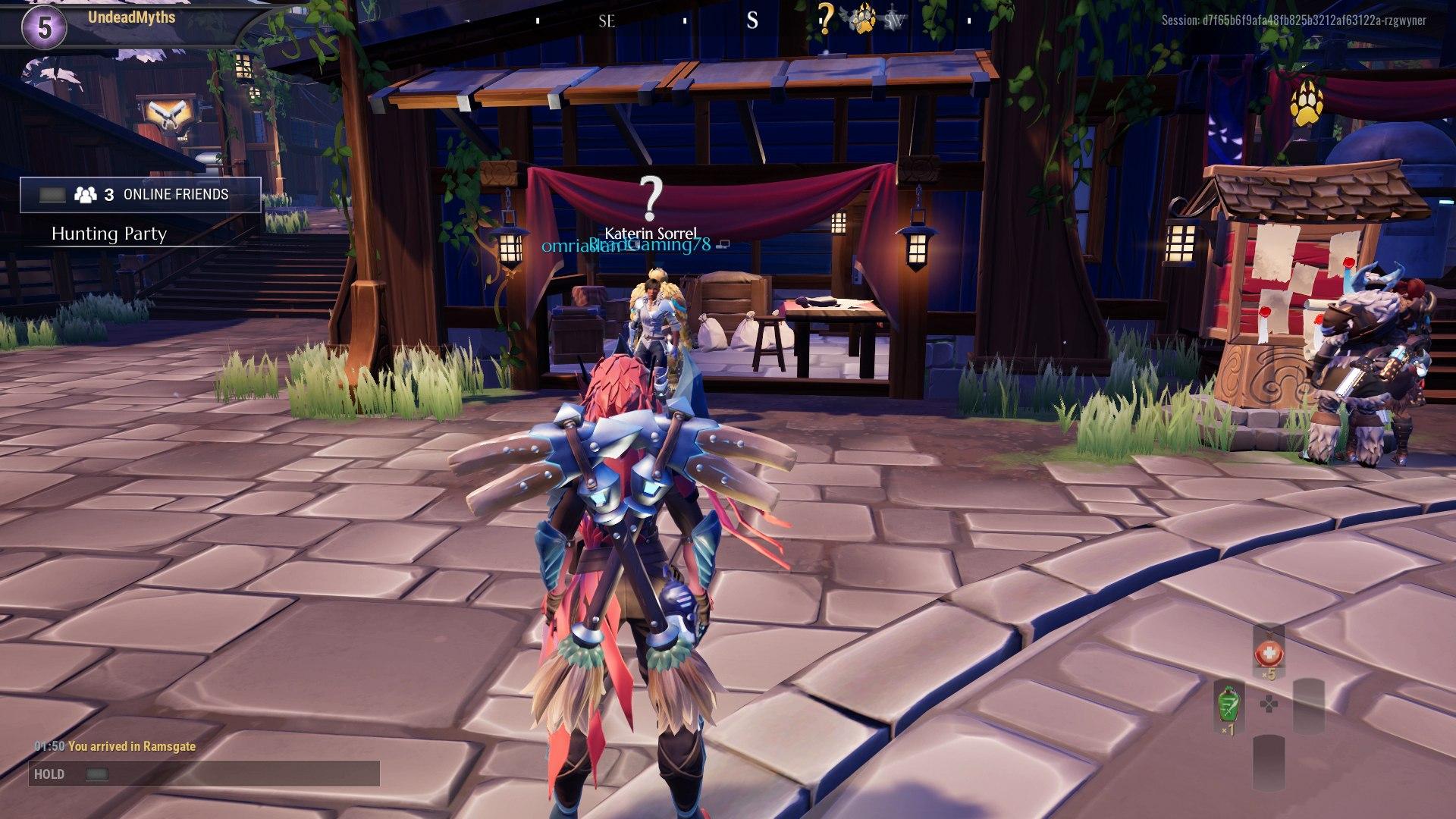Image resolution: width=1456 pixels, height=819 pixels.
Task: Click the d-pad icon between consumable slots
Action: coord(1269,704)
